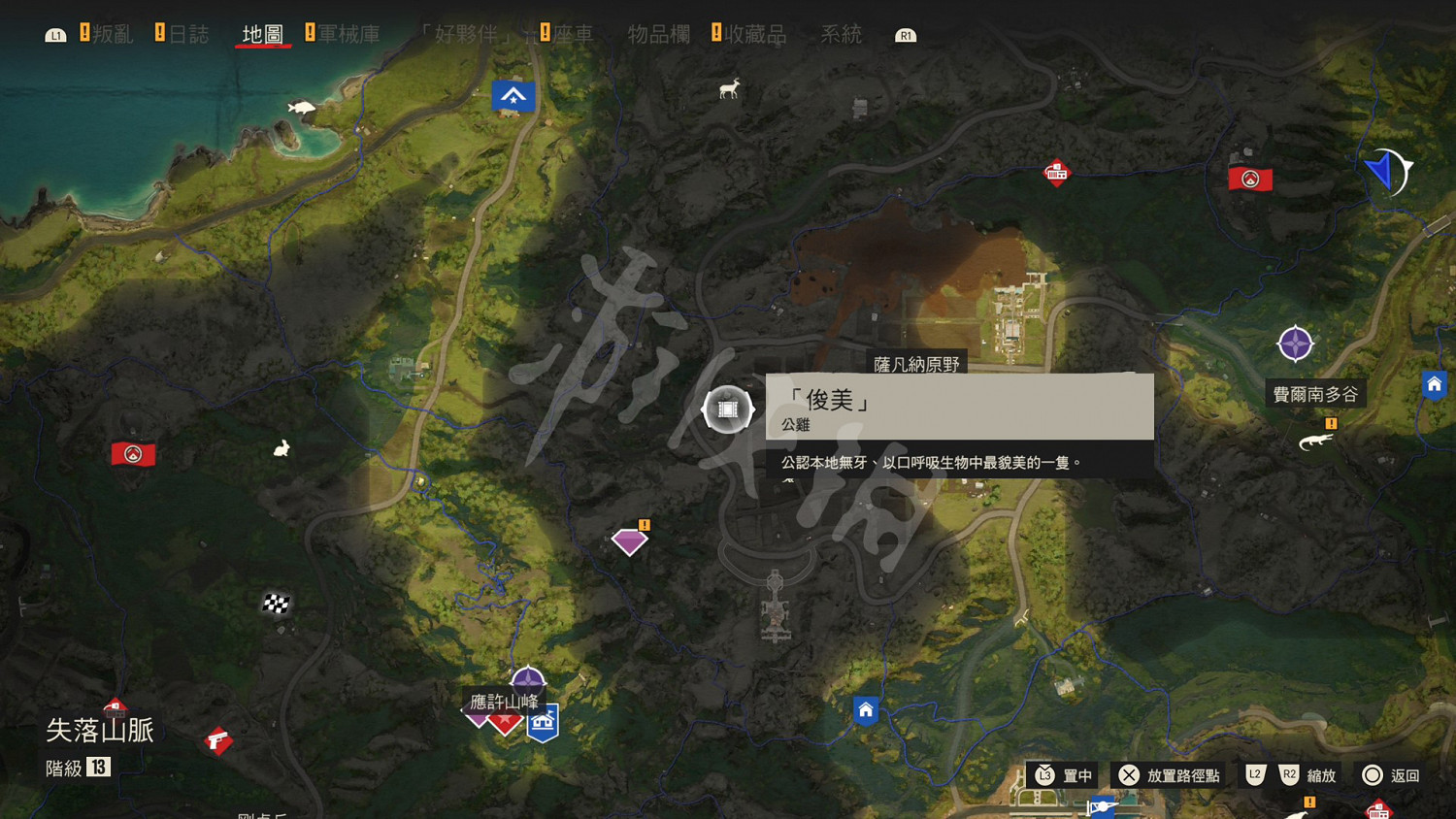The height and width of the screenshot is (819, 1456).
Task: Click the purple faction emblem near 費爾南多谷
Action: (1295, 344)
